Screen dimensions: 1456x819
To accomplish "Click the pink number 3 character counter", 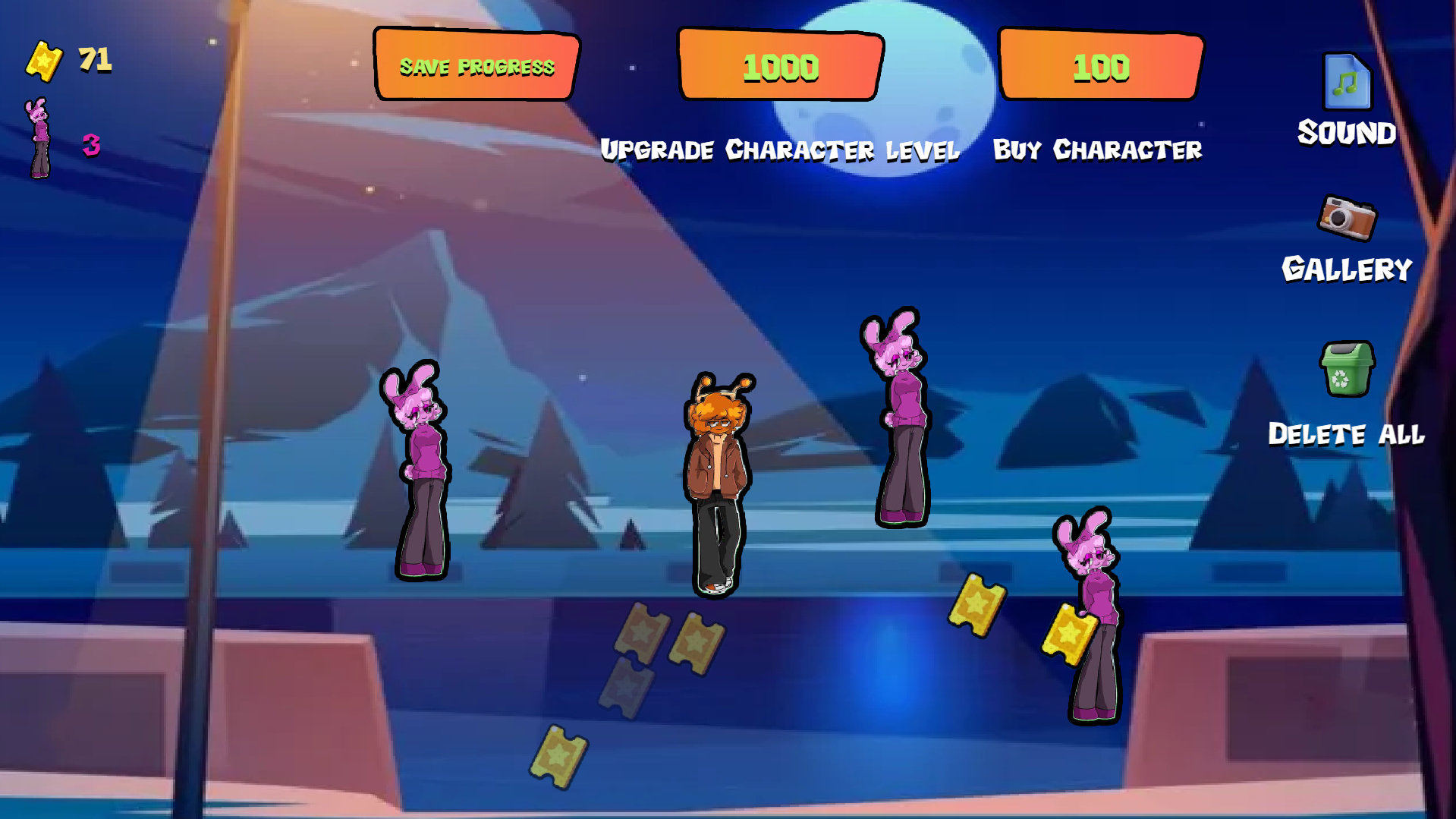I will click(x=90, y=146).
